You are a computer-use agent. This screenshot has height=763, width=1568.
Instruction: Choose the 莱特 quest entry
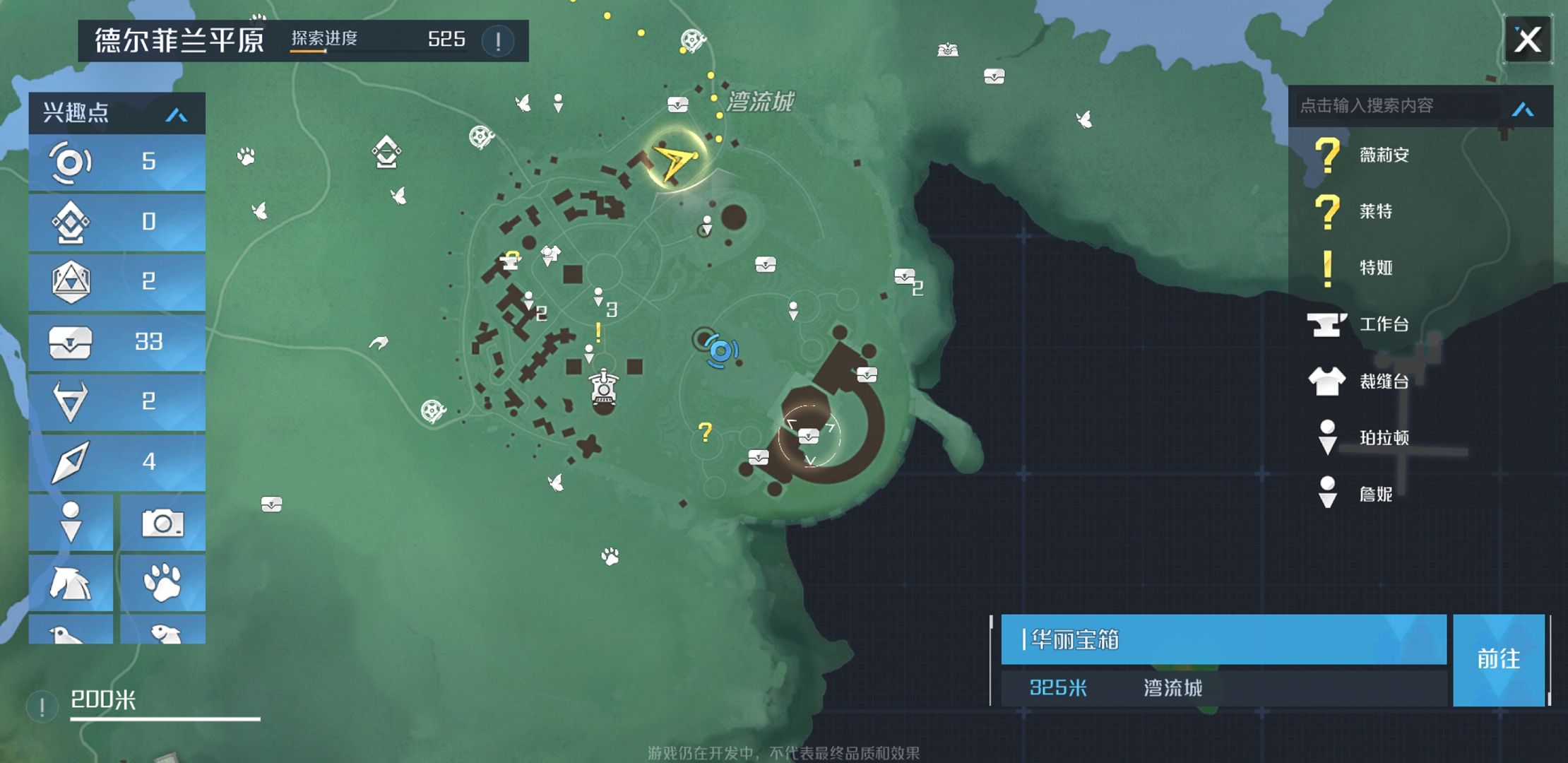tap(1374, 211)
